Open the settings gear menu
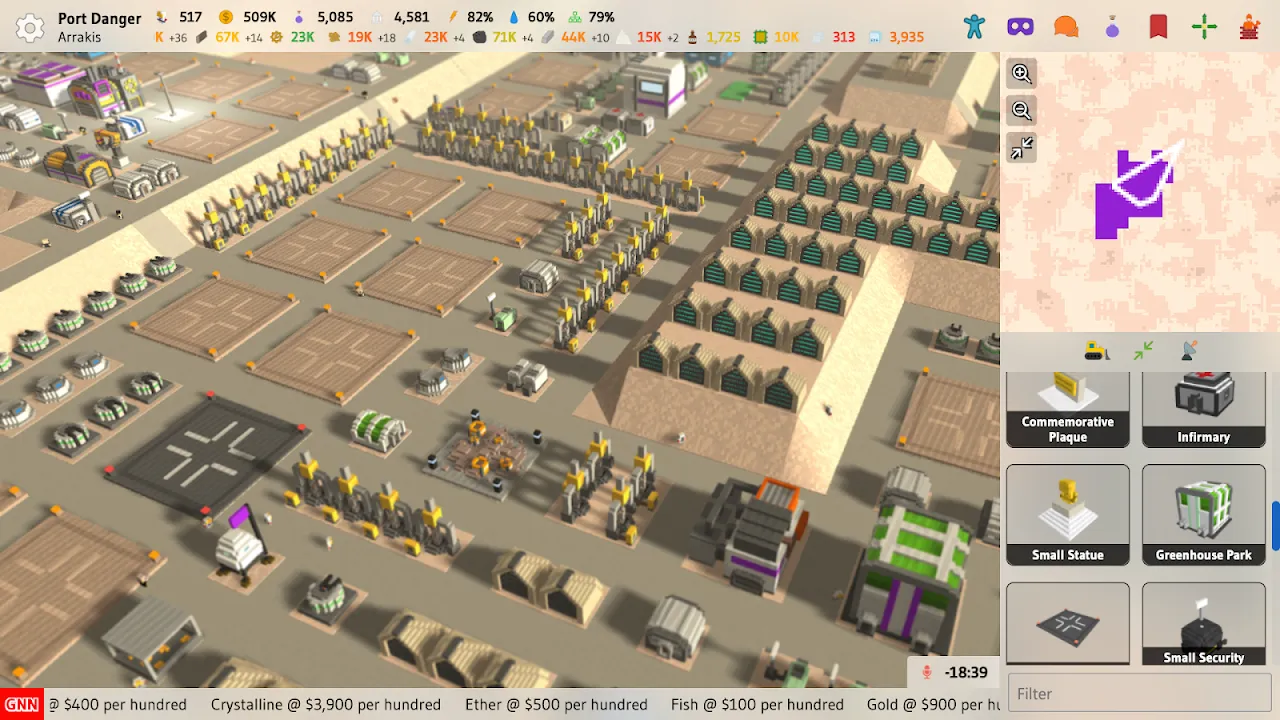Screen dimensions: 1280x720 [x=30, y=27]
